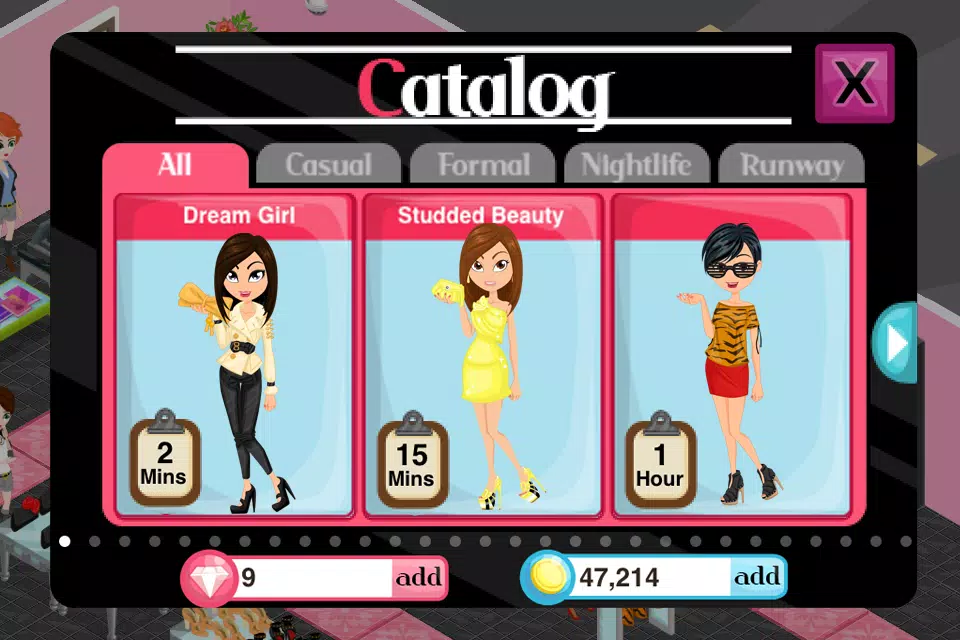Show the Nightlife category tab
This screenshot has width=960, height=640.
coord(637,165)
